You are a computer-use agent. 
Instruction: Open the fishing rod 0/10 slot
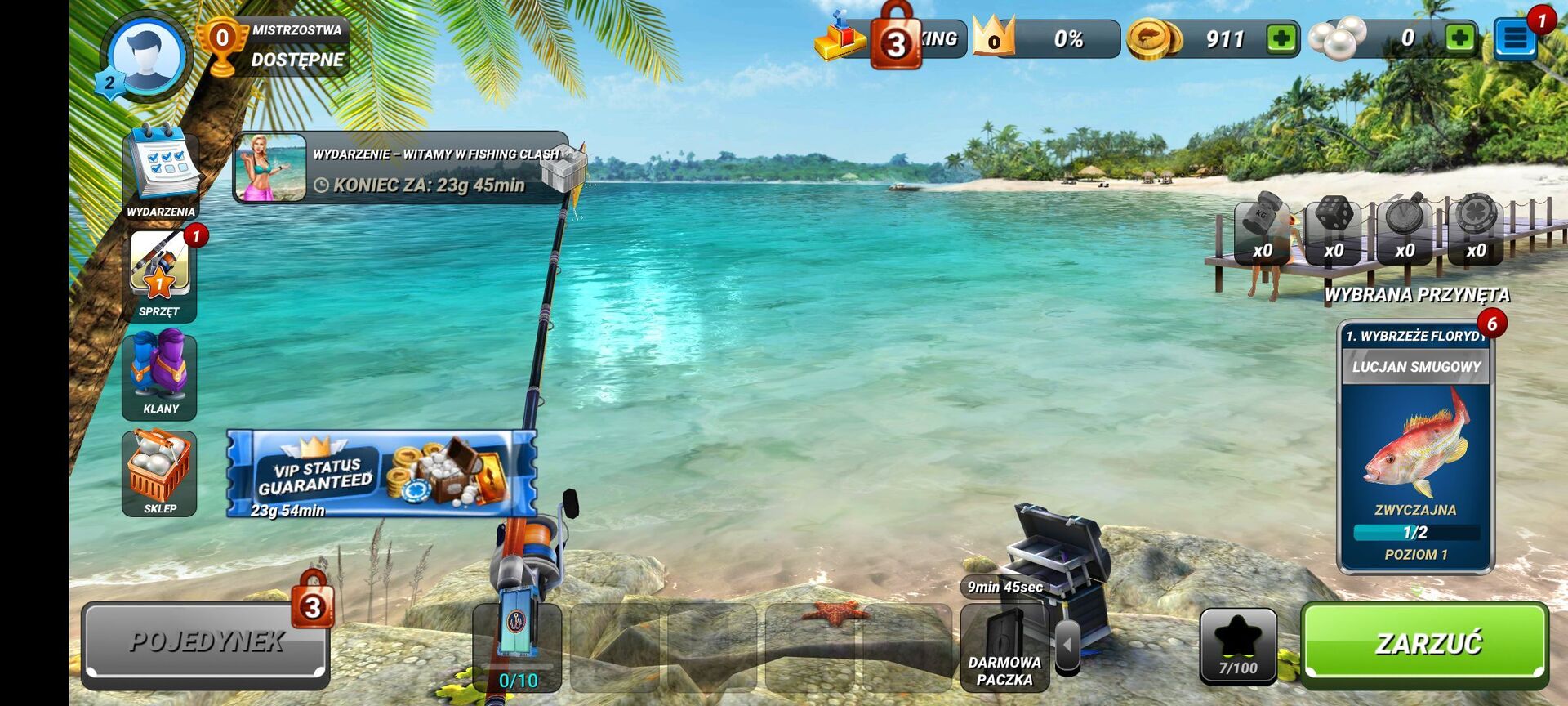[517, 647]
